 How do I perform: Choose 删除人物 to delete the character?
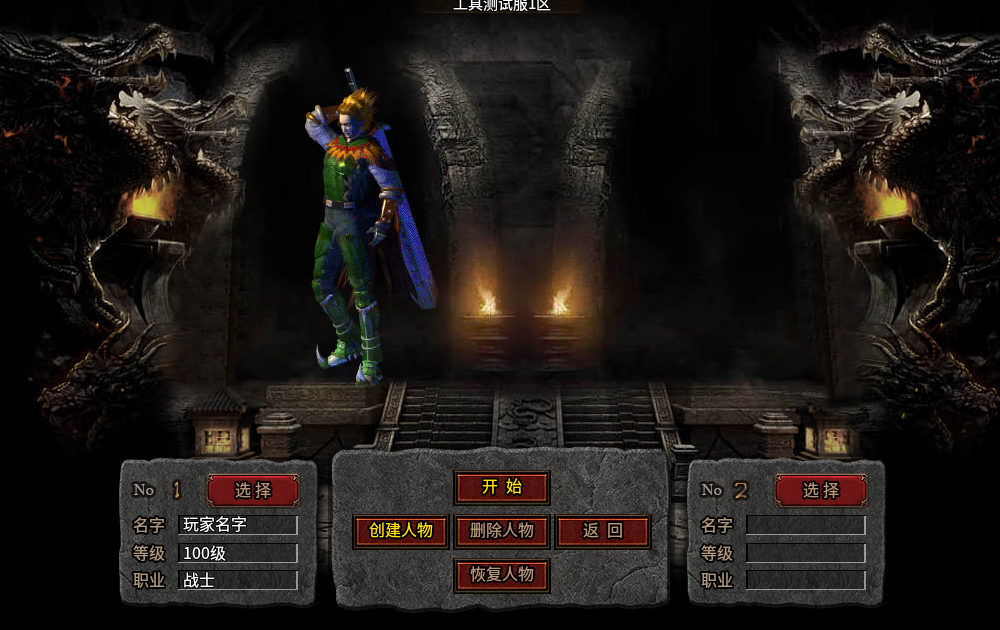pyautogui.click(x=502, y=531)
